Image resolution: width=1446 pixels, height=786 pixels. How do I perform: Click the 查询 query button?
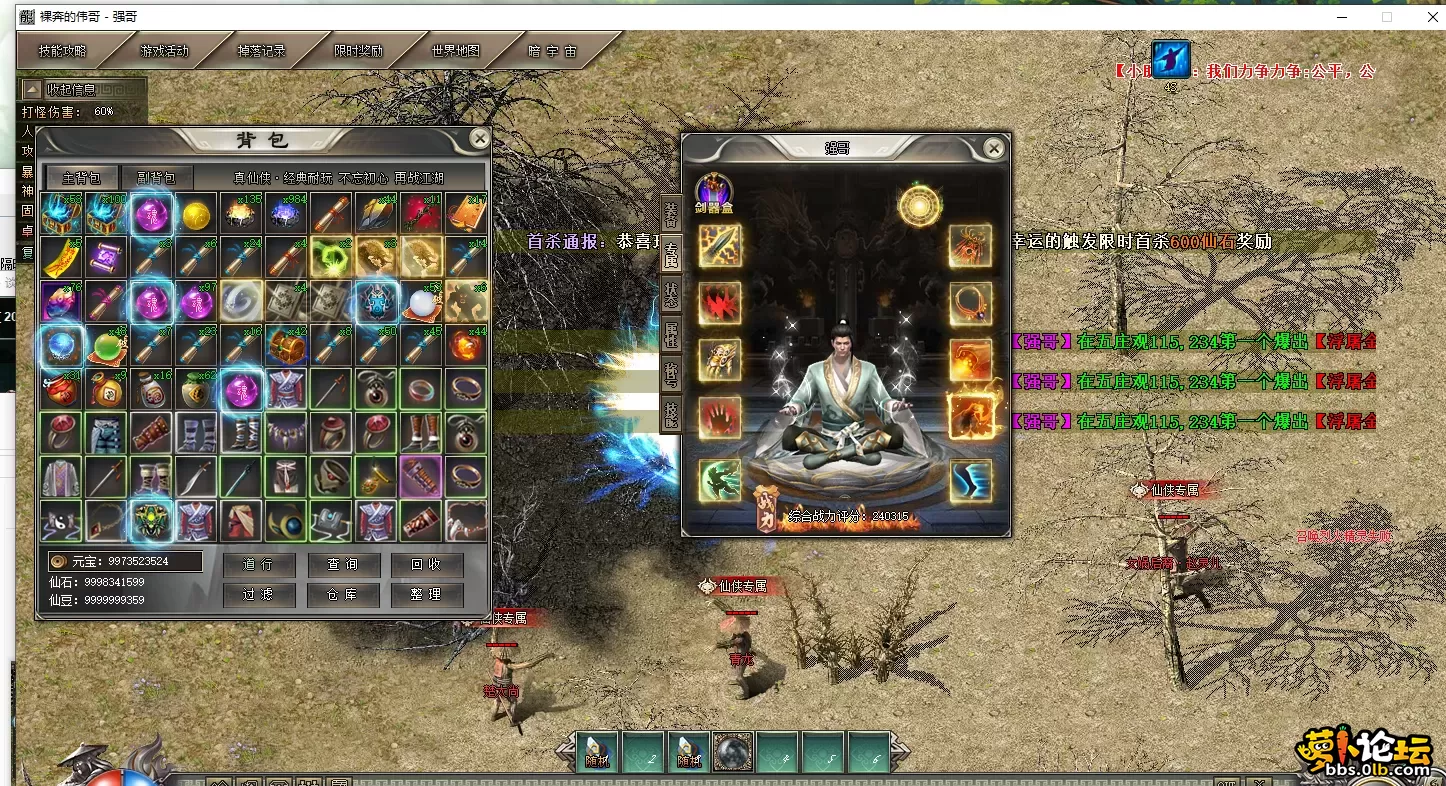(x=342, y=564)
